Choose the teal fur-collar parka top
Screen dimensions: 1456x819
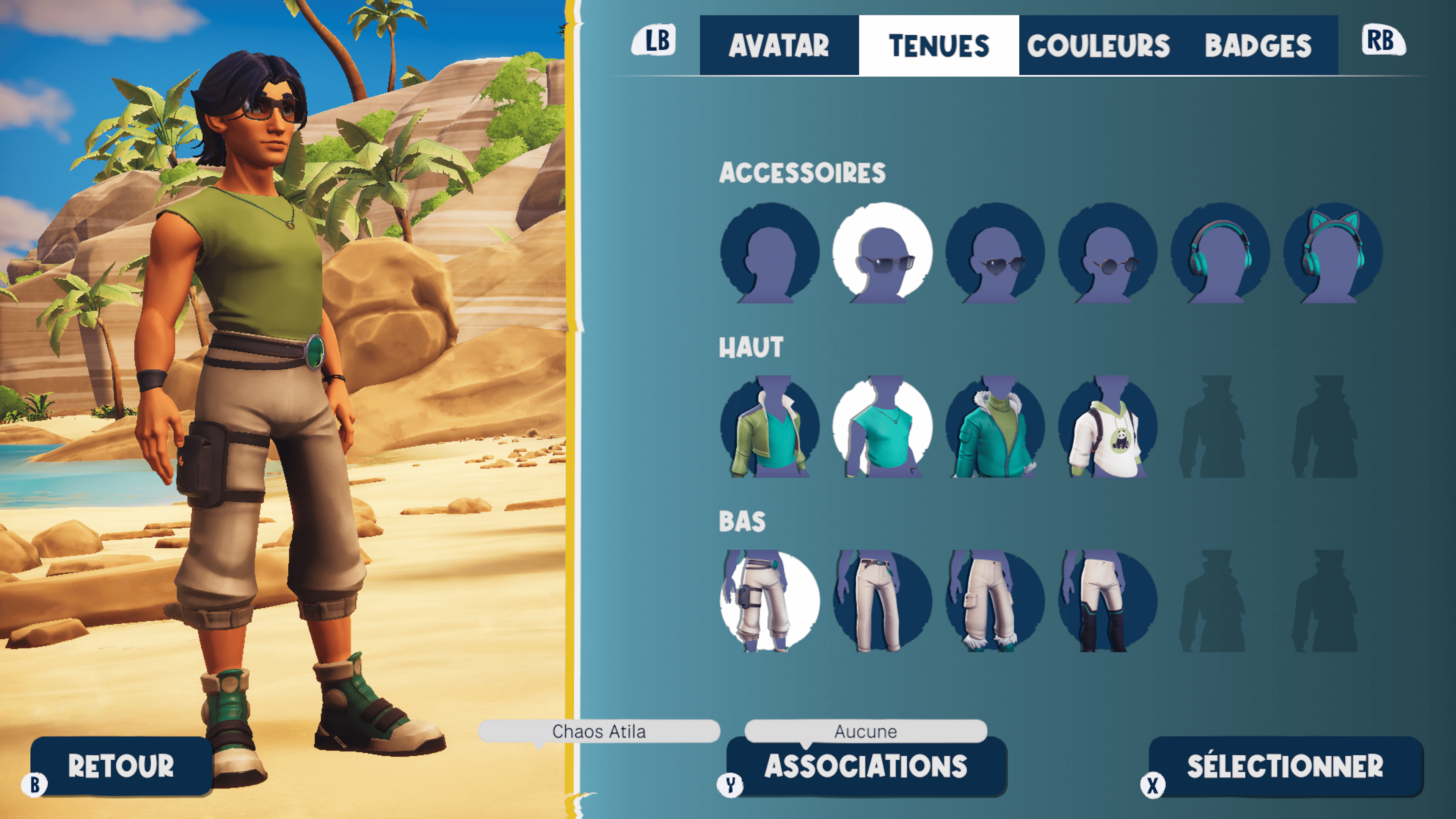click(x=995, y=427)
